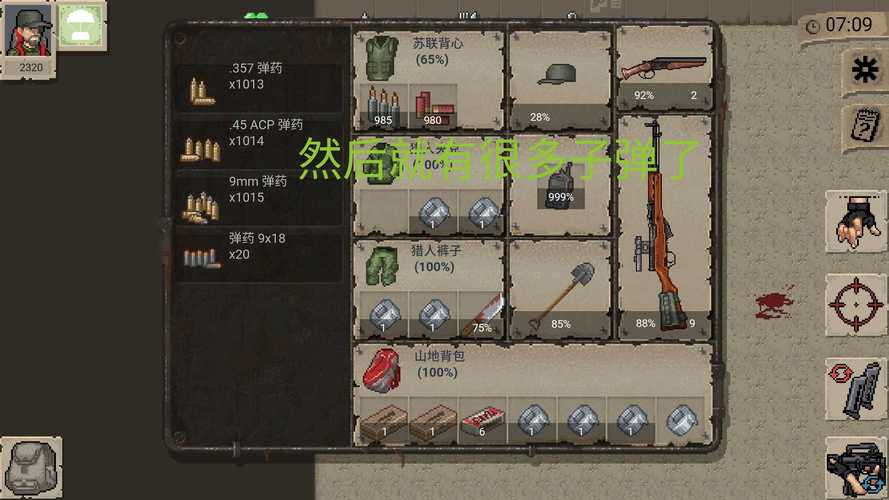Choose the shovel slot
Screen dimensions: 889x500
tap(559, 290)
